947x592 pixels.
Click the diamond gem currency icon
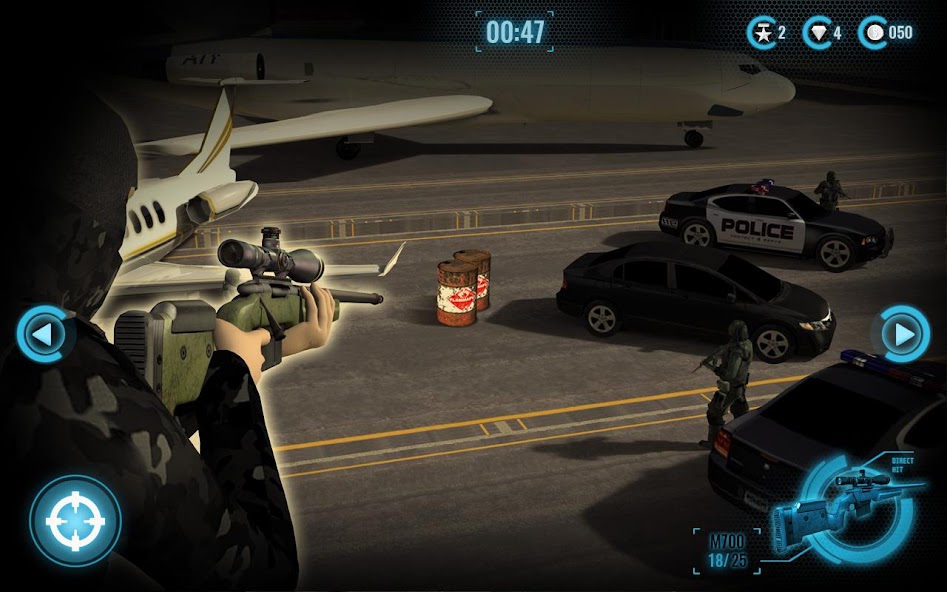(819, 33)
